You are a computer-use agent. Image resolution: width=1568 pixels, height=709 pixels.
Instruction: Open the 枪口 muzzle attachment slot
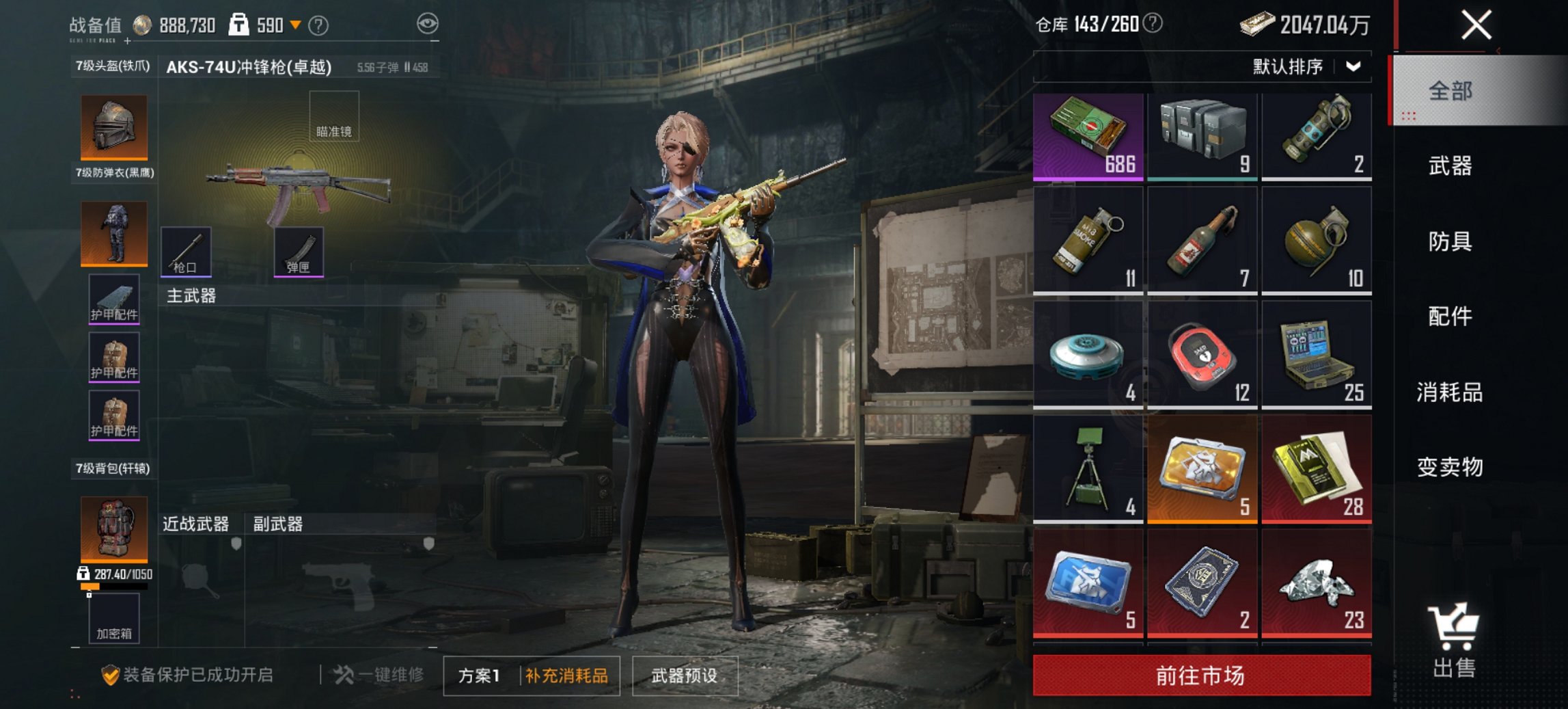pos(184,252)
